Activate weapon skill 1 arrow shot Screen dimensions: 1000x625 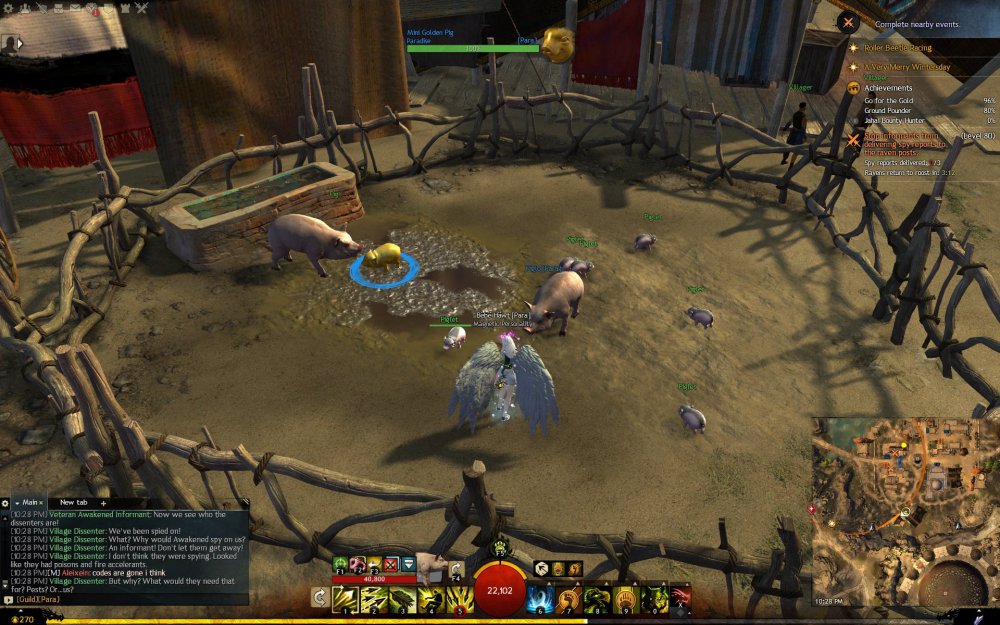tap(346, 598)
